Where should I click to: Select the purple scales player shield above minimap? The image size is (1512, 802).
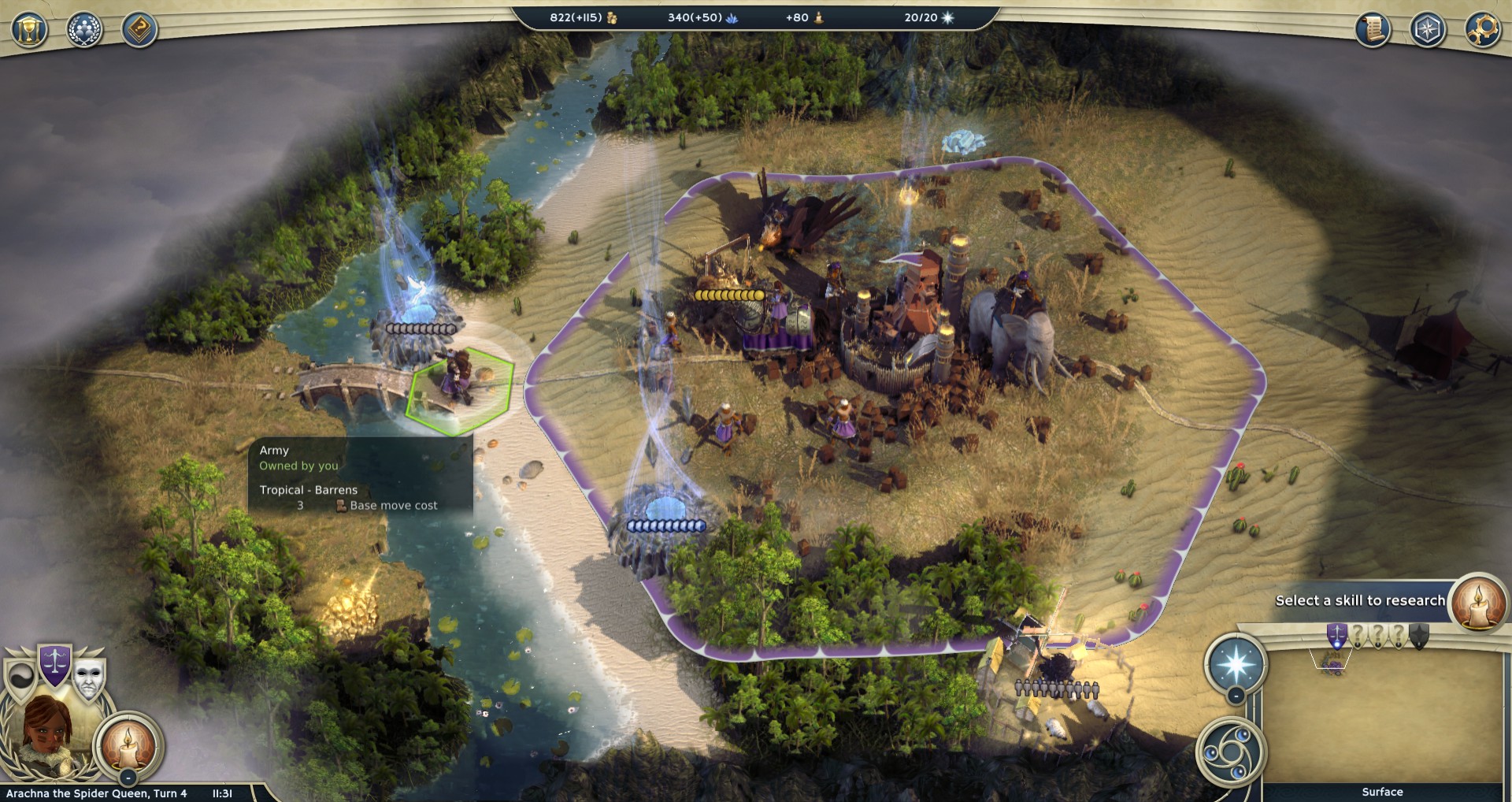(x=1336, y=635)
